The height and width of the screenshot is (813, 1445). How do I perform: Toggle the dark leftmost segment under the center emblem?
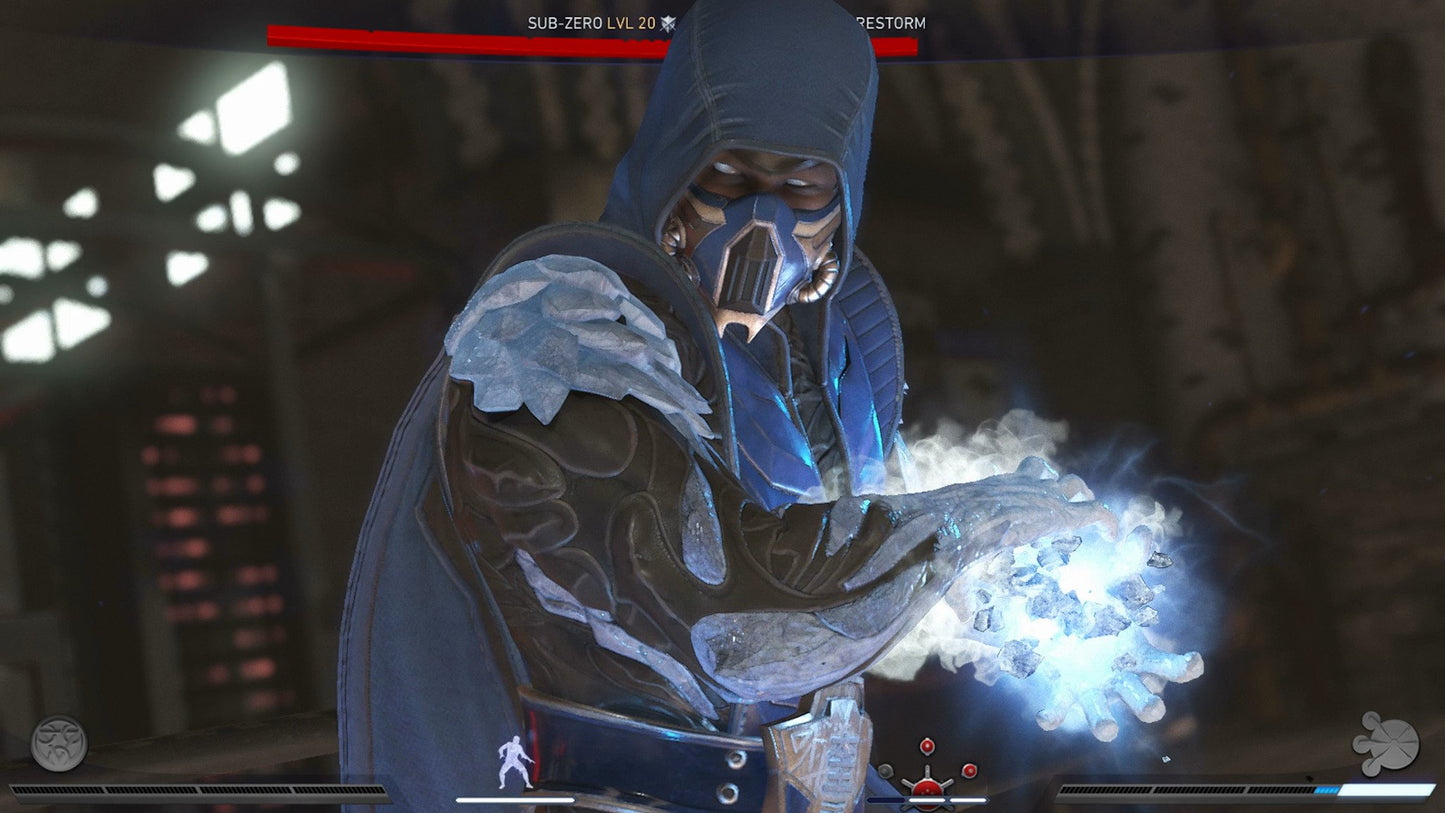[886, 800]
